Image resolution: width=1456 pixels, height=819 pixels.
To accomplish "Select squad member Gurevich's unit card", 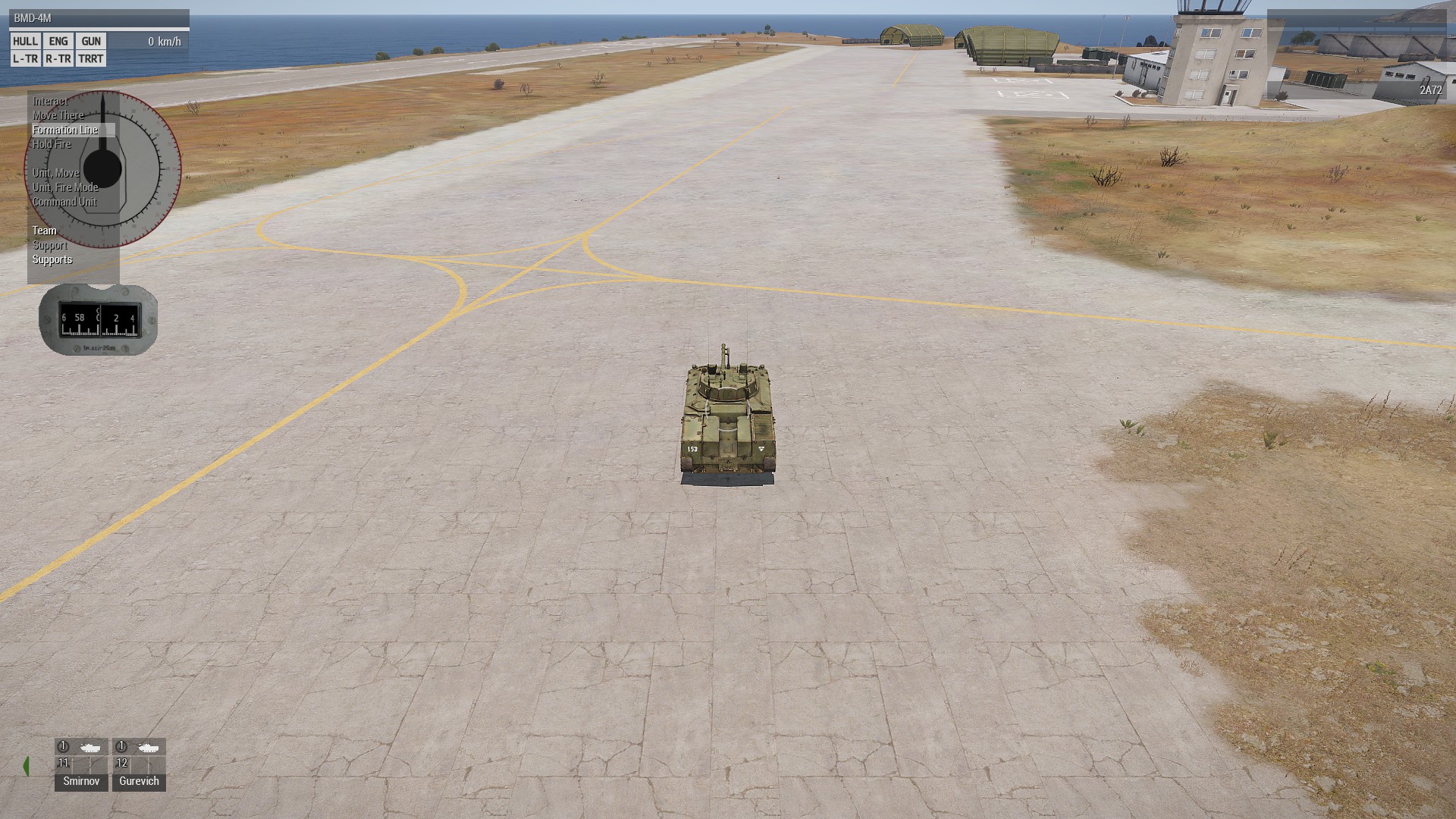I will click(x=139, y=764).
